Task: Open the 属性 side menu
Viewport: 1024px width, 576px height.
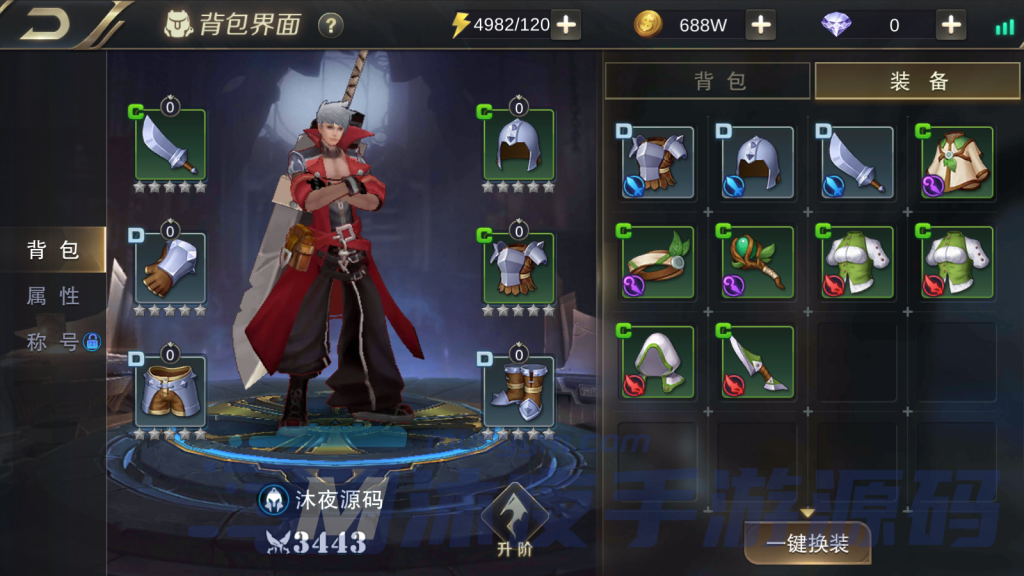Action: pyautogui.click(x=53, y=296)
